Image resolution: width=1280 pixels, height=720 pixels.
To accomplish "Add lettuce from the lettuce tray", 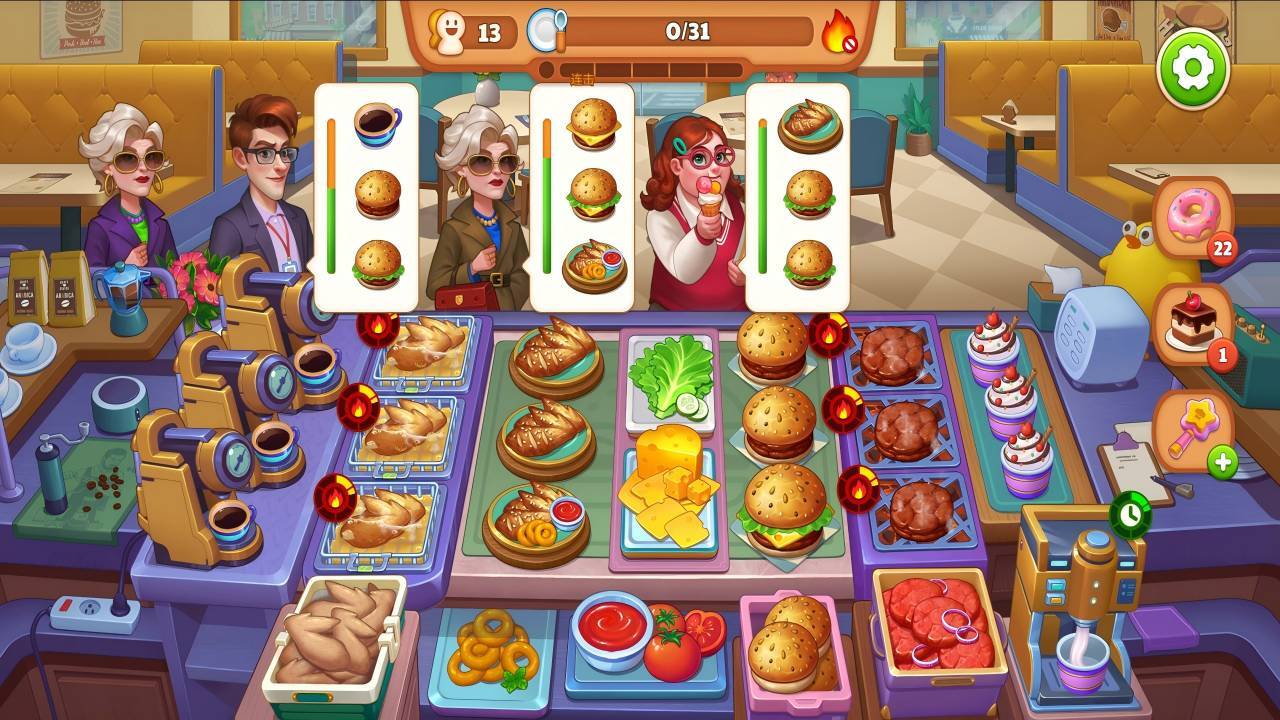I will [x=670, y=377].
